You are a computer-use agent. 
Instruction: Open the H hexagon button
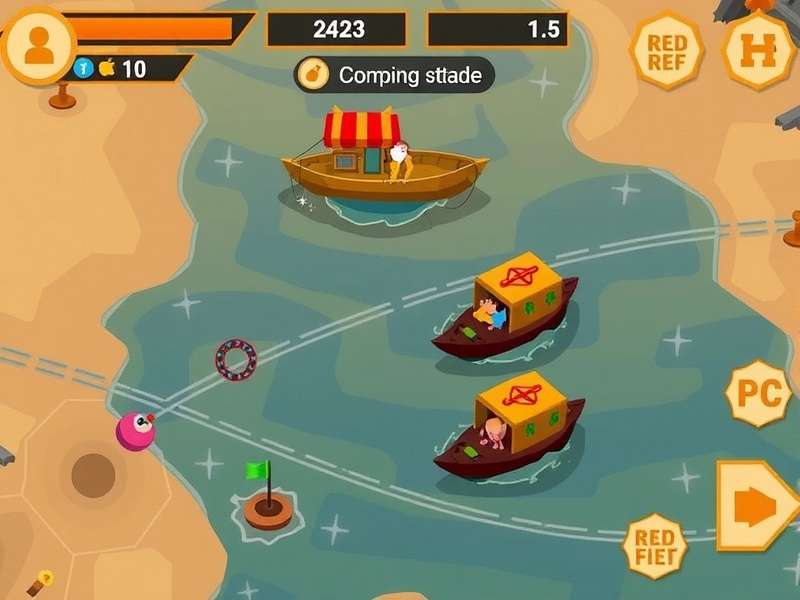(x=759, y=50)
